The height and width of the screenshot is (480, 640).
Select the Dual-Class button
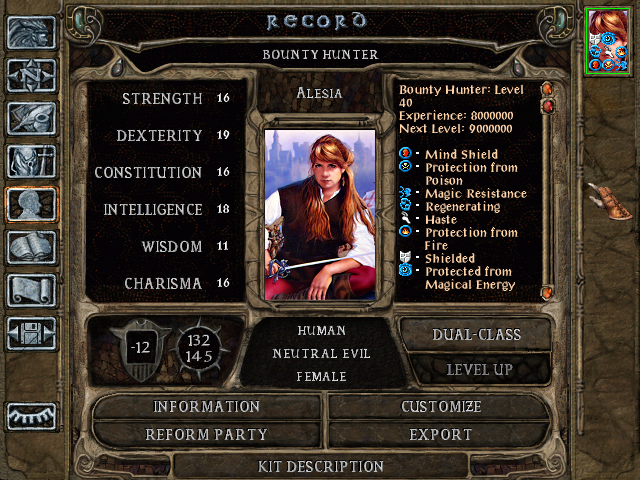click(x=476, y=334)
